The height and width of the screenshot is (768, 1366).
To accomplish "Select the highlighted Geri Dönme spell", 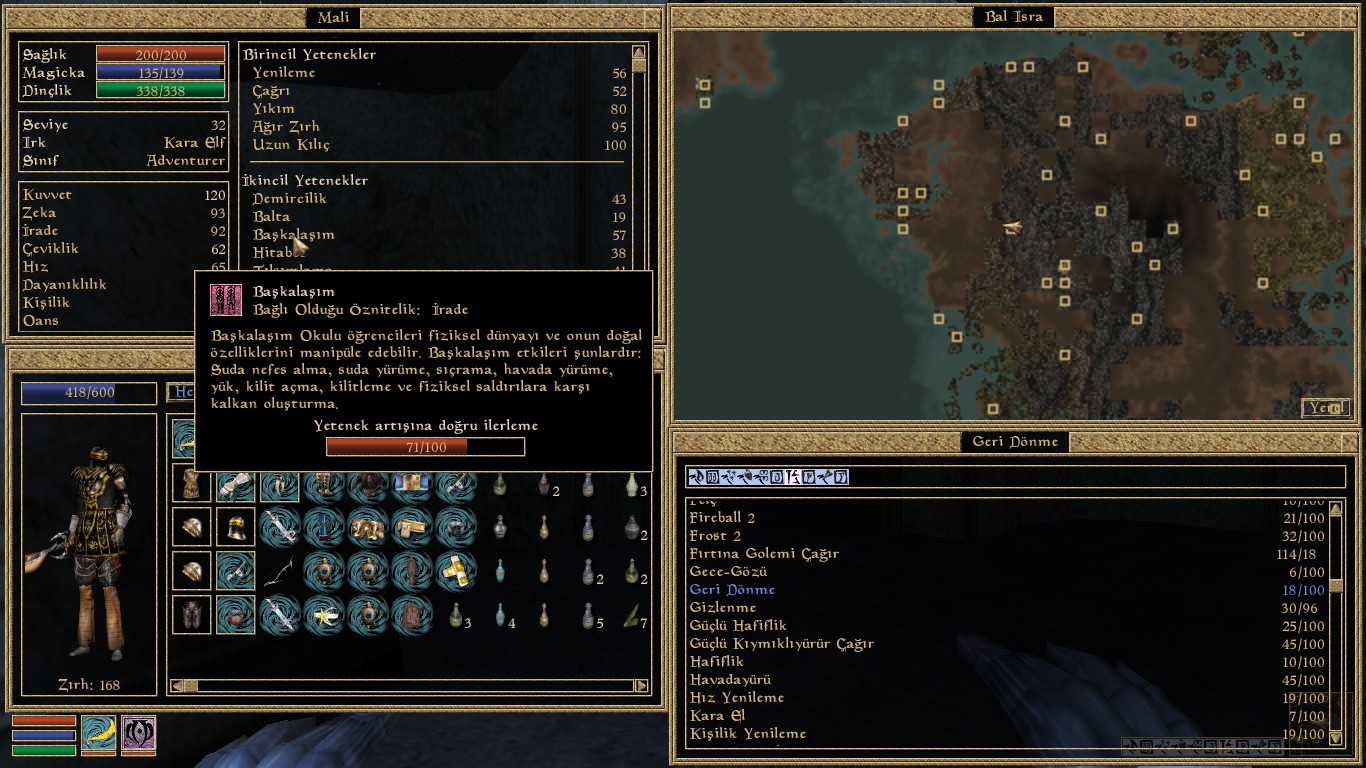I will point(732,590).
